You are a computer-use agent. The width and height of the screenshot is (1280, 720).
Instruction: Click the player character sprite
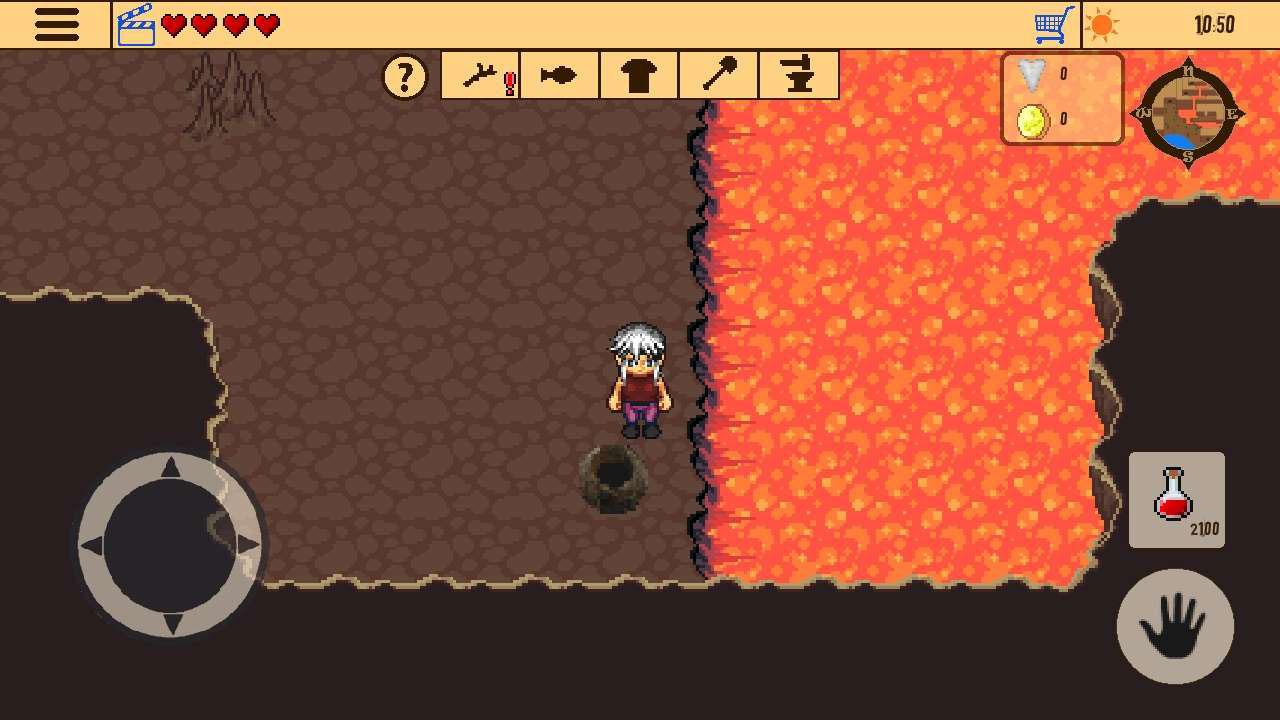click(642, 380)
